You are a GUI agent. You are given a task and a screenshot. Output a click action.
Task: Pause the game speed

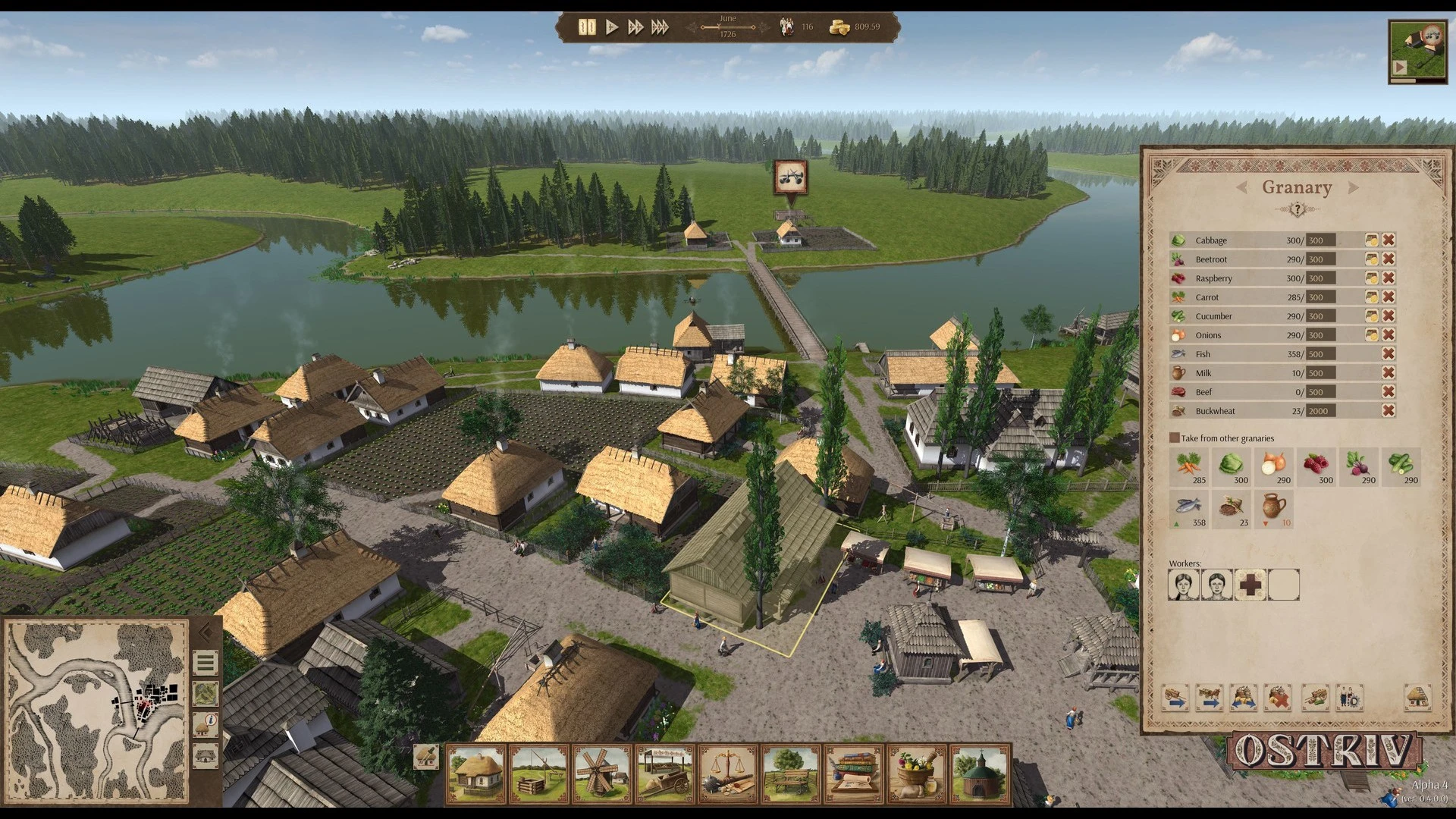coord(587,27)
